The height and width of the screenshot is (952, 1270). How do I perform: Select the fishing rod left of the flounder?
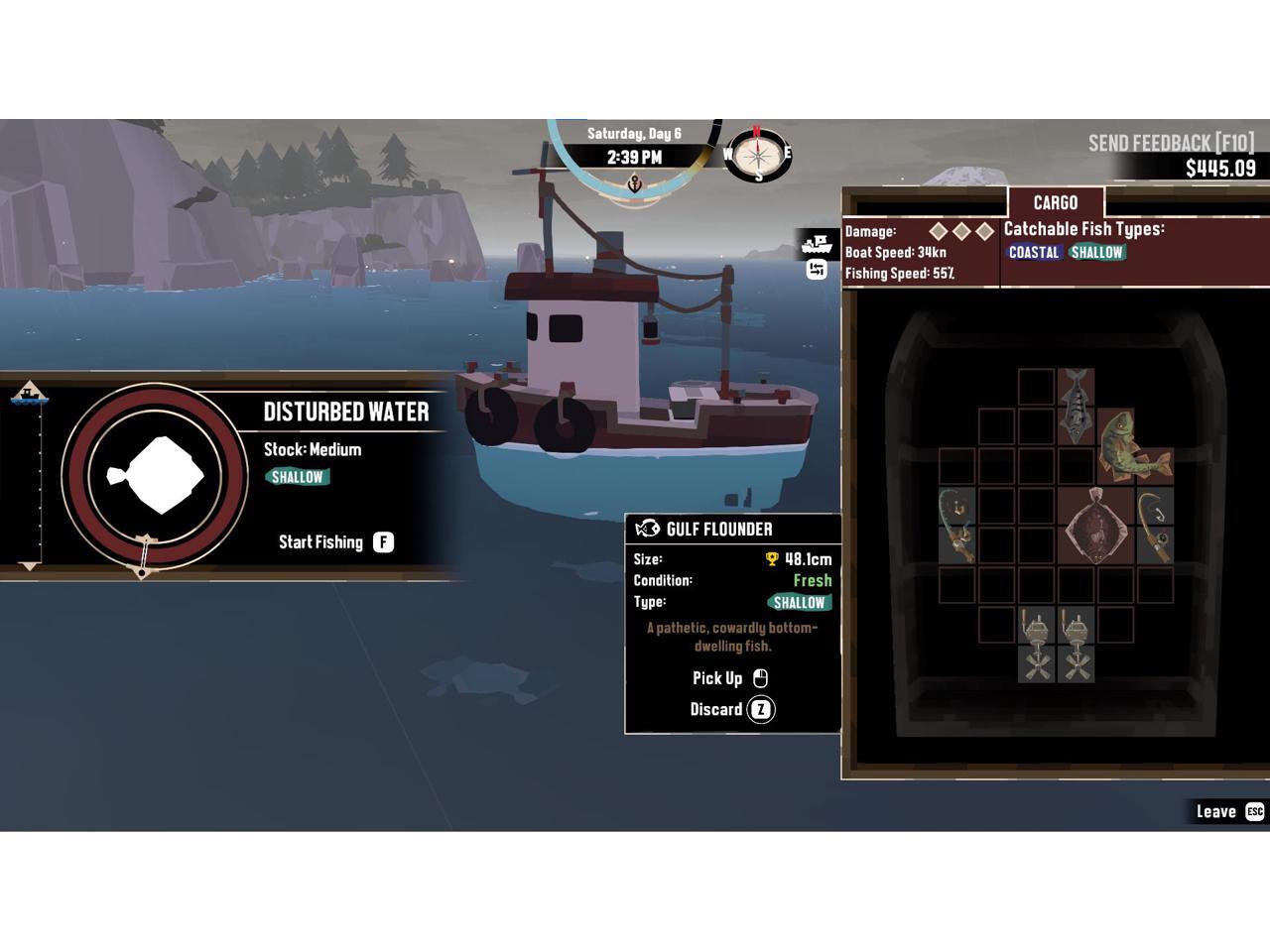click(x=956, y=526)
